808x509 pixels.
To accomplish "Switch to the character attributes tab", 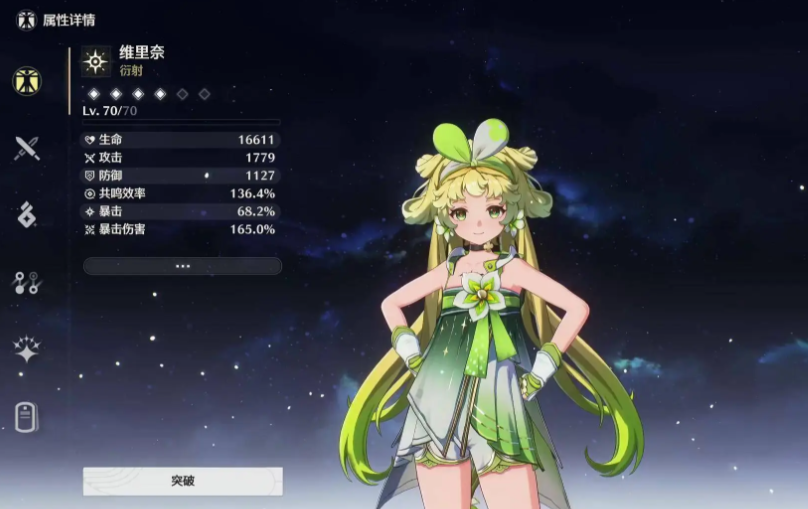I will click(27, 82).
